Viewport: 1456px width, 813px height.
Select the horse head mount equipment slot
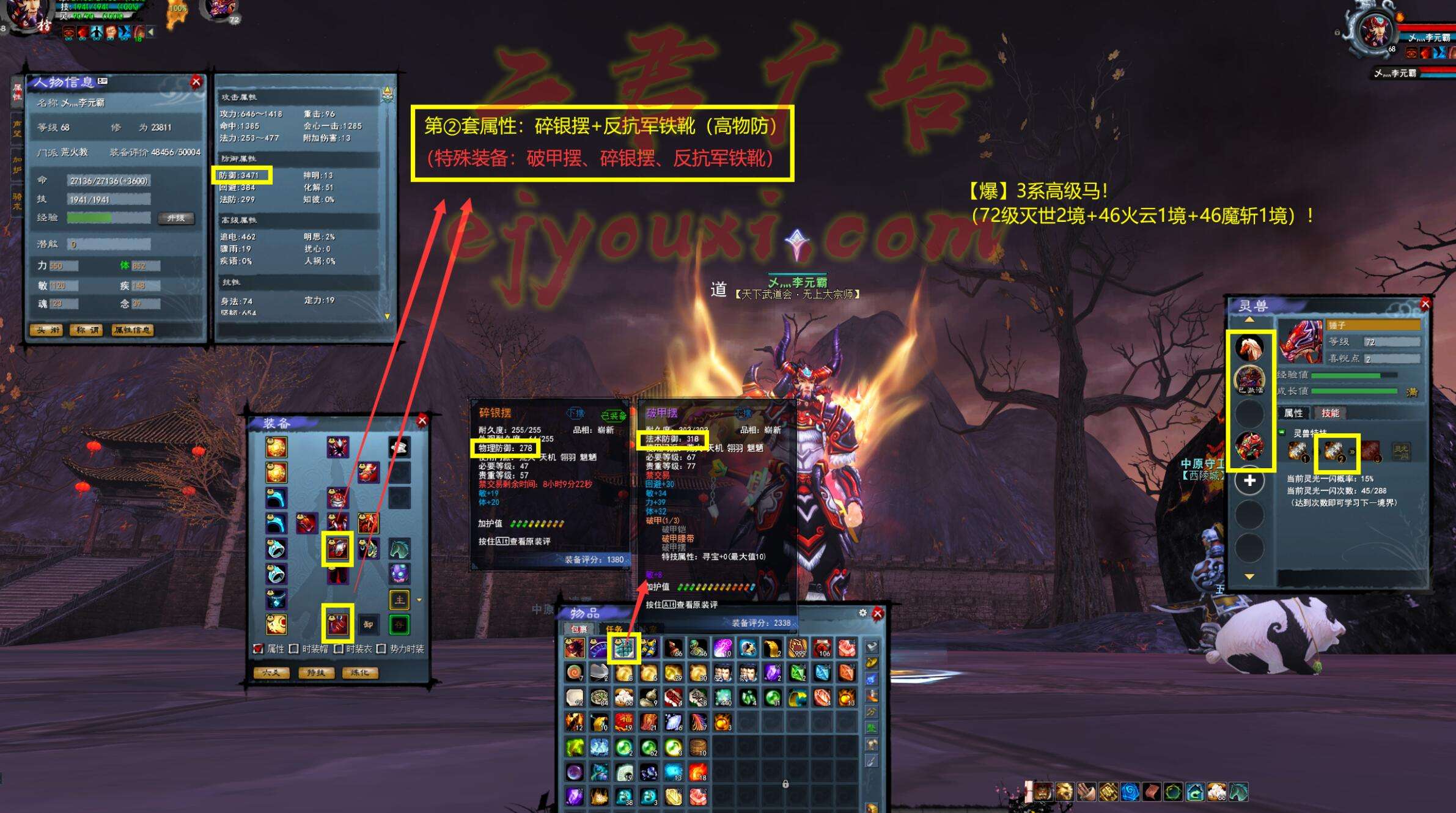click(399, 549)
